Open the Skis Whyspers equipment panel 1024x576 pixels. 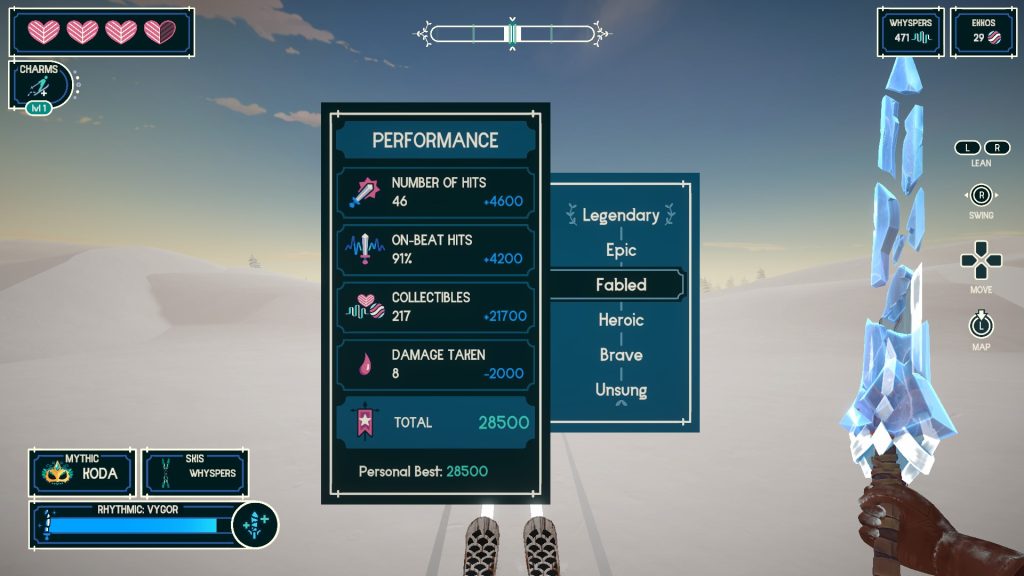195,473
